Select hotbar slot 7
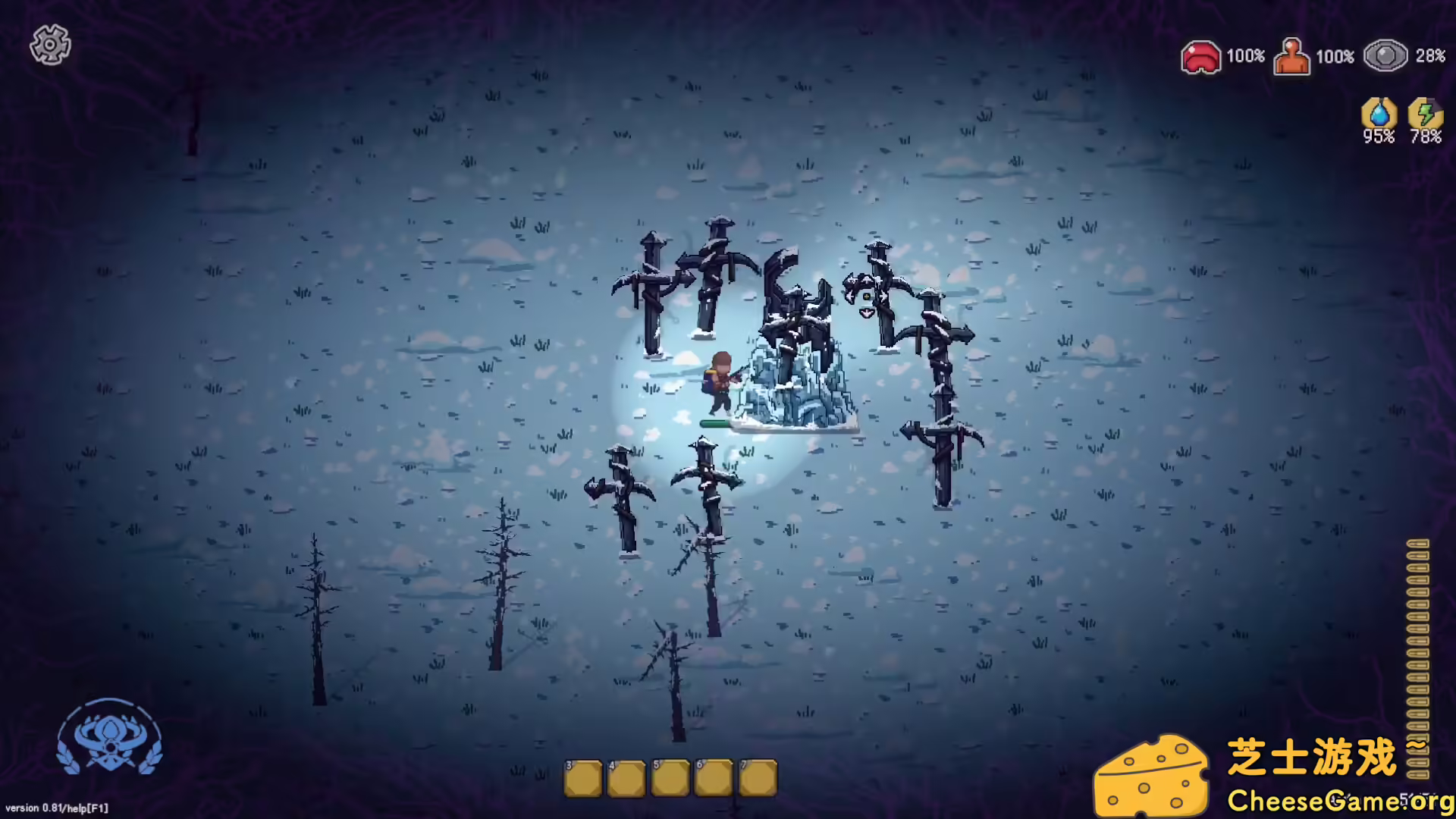The image size is (1456, 819). pyautogui.click(x=758, y=777)
